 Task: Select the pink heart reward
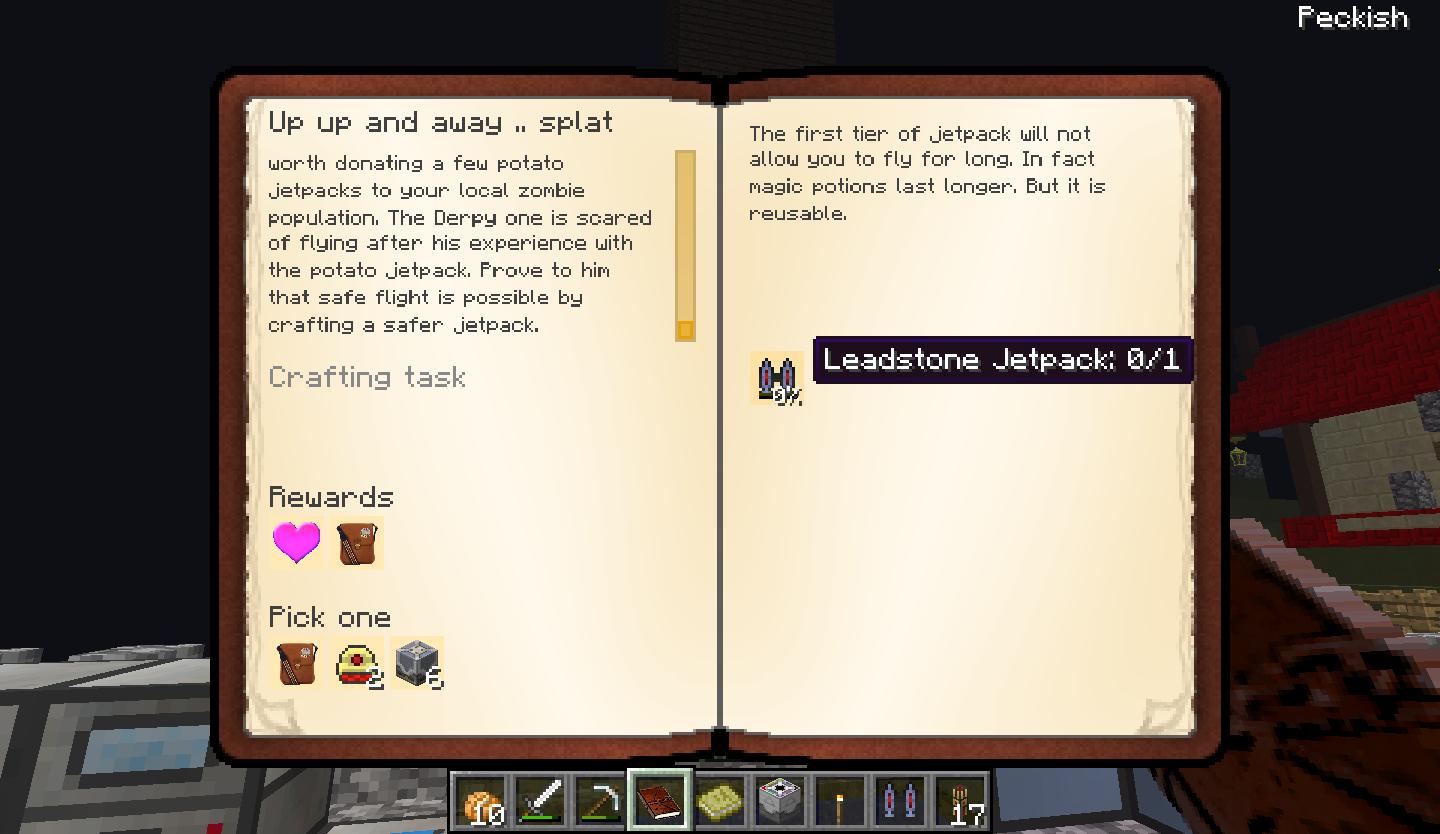(297, 543)
